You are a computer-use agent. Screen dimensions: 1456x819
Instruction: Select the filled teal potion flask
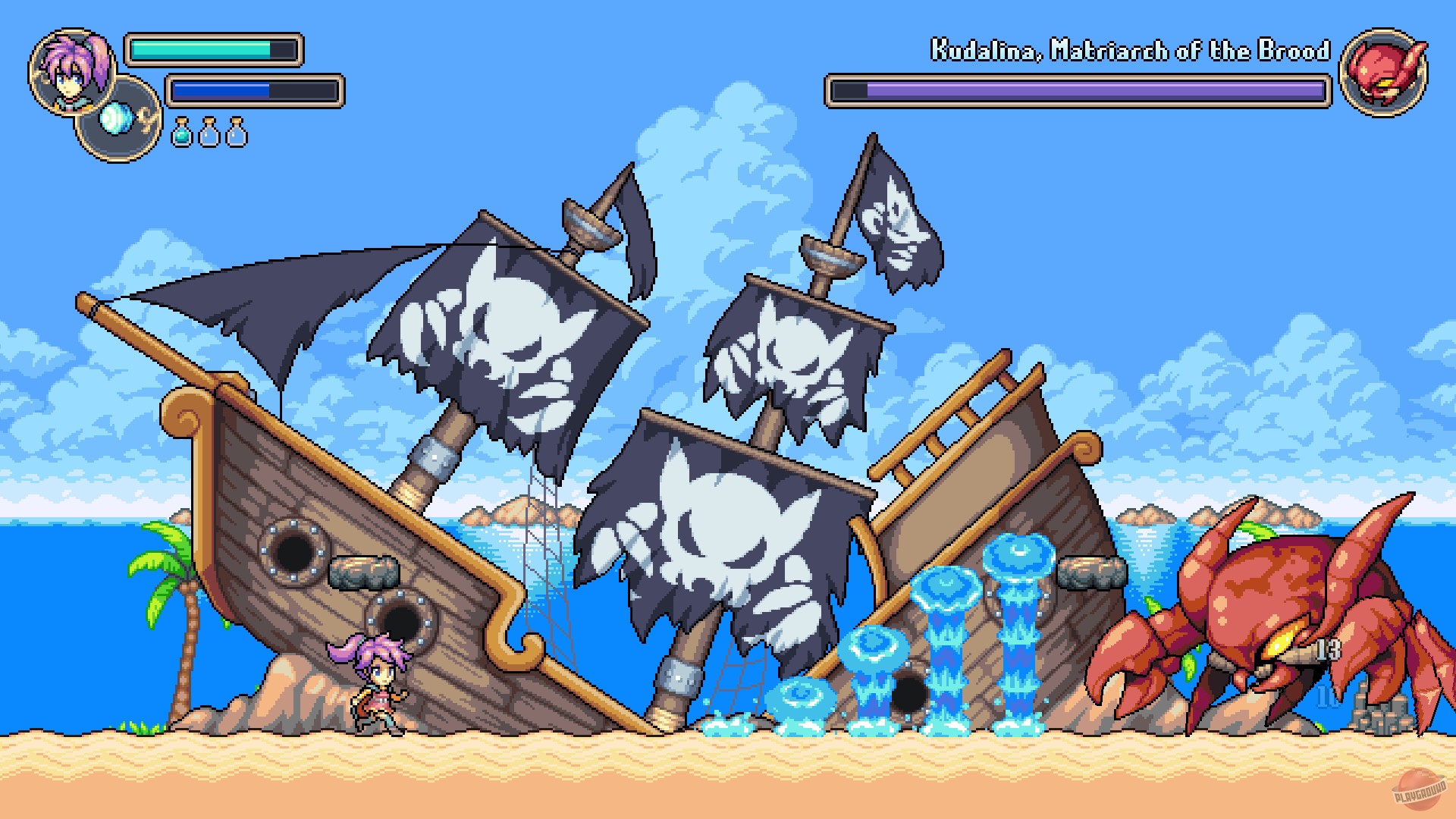182,131
